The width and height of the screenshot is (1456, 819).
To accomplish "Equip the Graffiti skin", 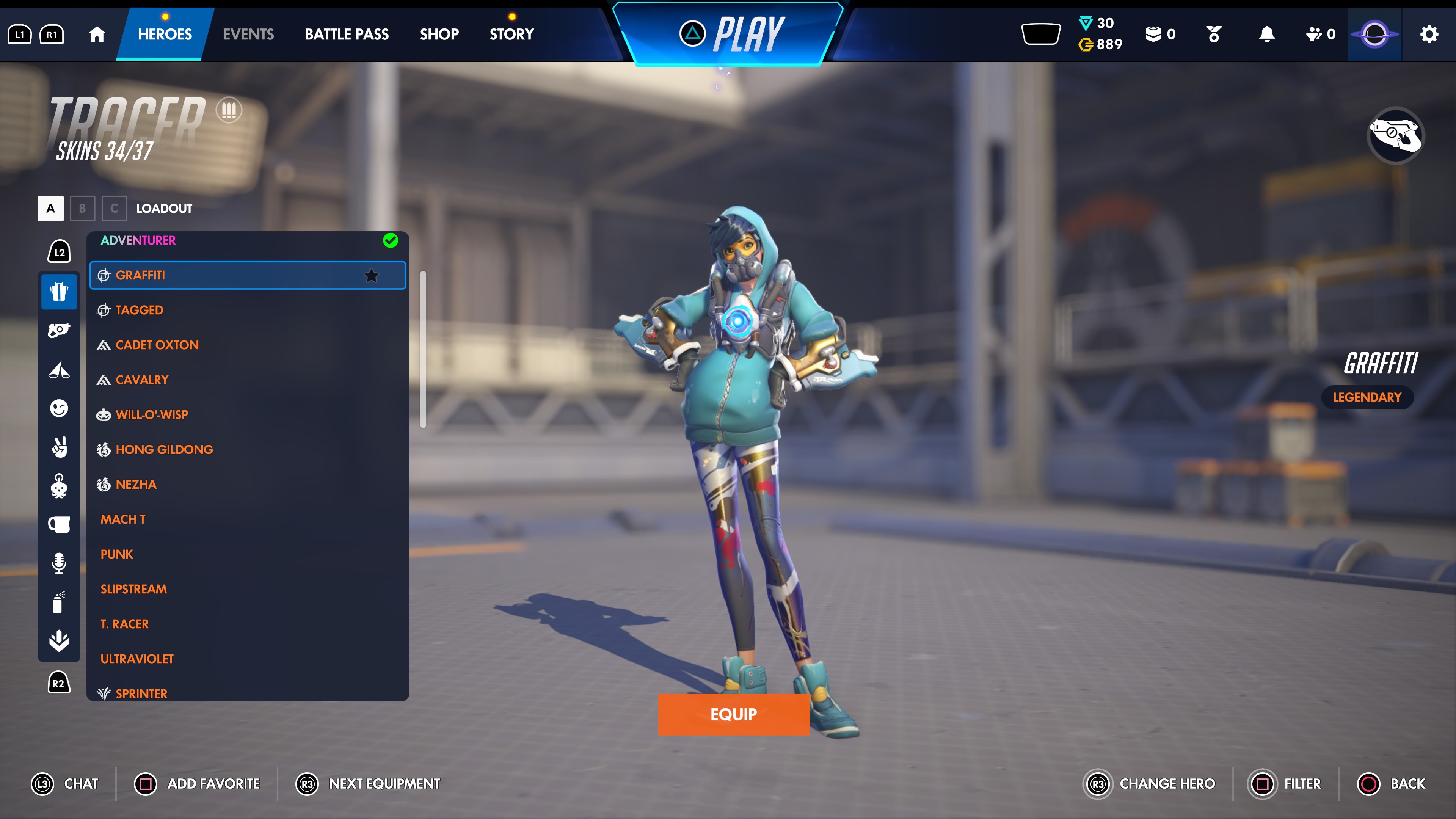I will point(733,714).
